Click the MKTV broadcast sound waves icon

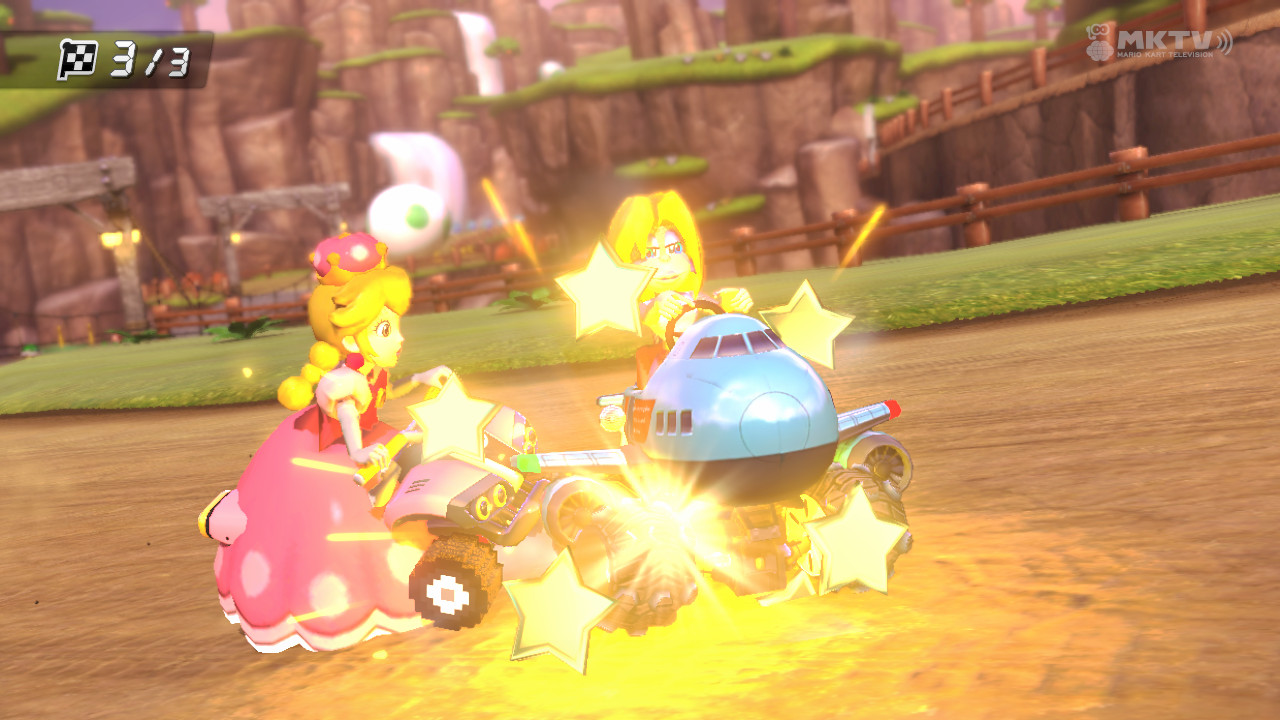coord(1225,43)
